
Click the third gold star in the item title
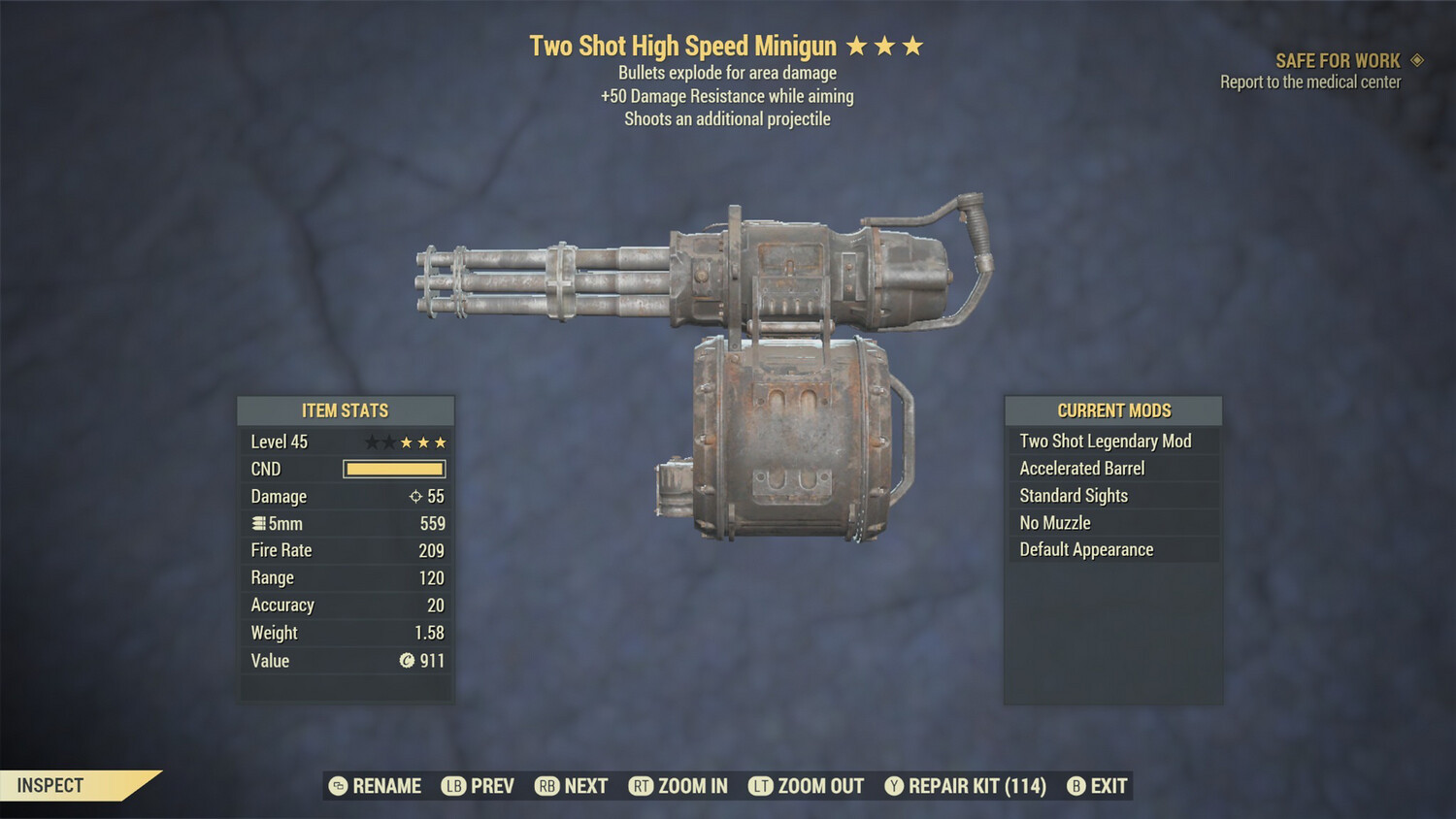tap(914, 44)
